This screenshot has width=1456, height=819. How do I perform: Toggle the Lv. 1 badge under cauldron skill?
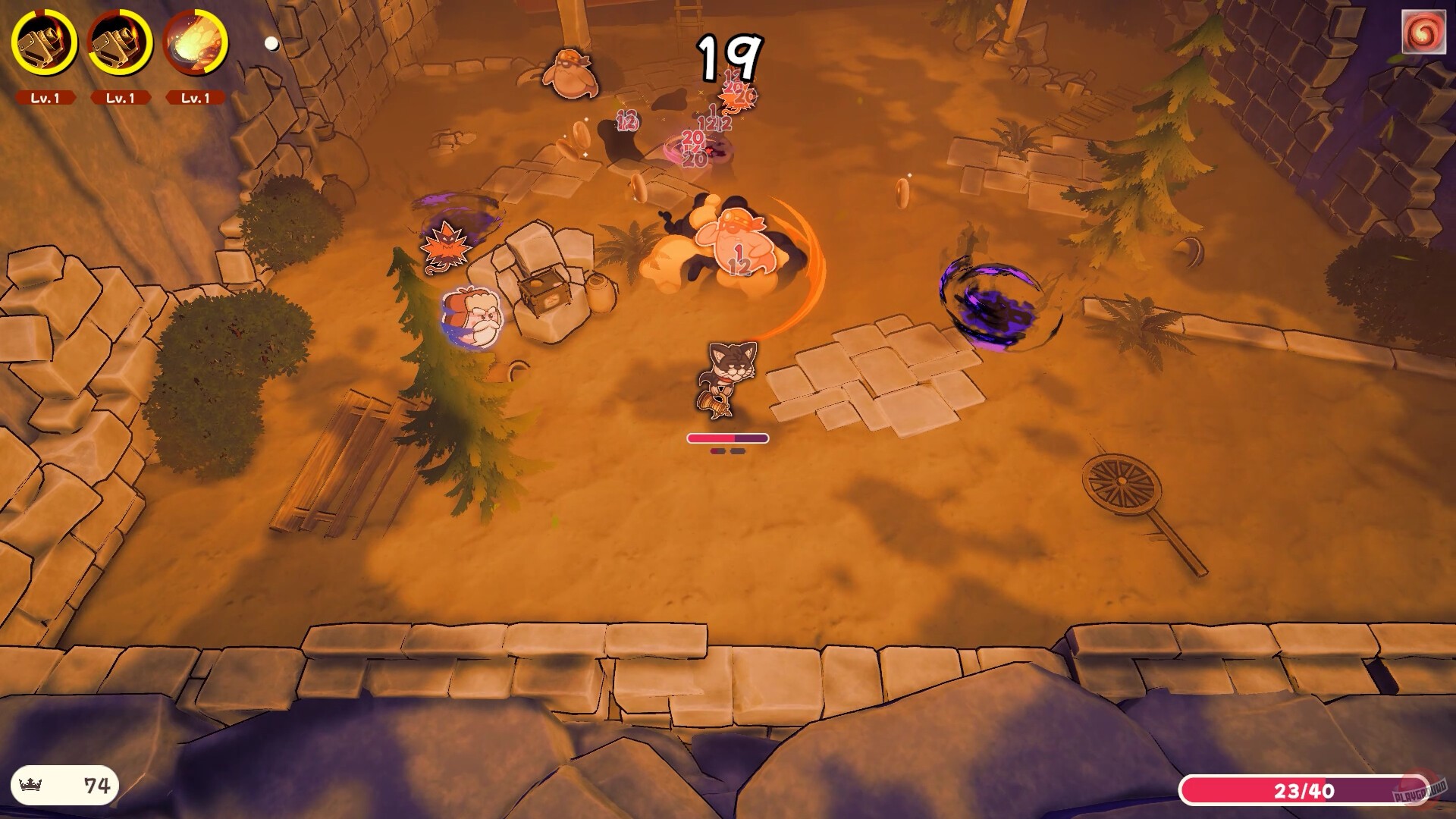(x=196, y=97)
